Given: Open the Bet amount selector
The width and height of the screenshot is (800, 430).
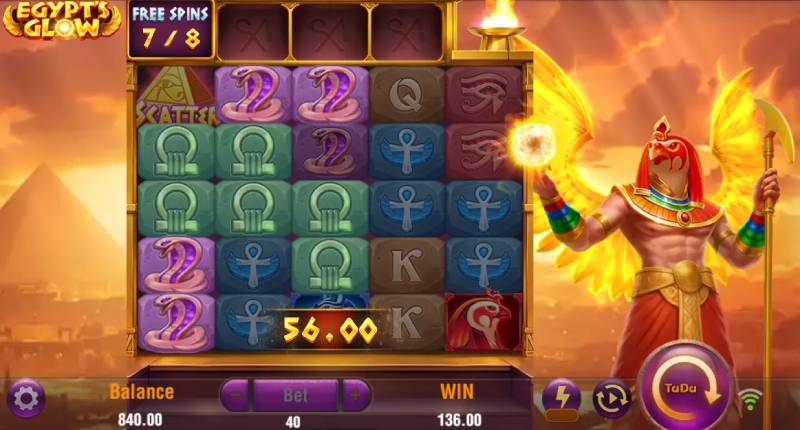Looking at the screenshot, I should pos(295,394).
